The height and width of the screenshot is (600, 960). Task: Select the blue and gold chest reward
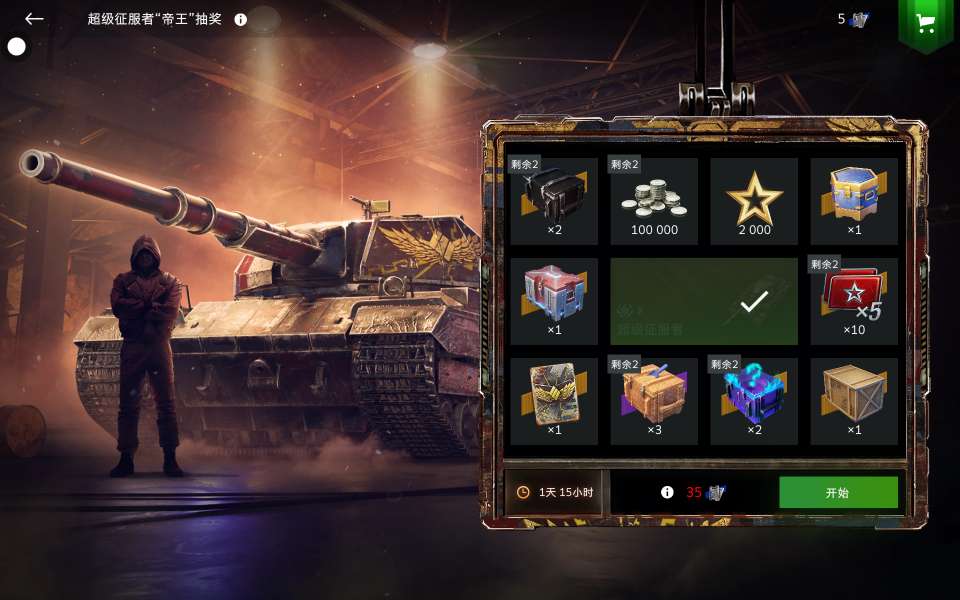(x=854, y=201)
